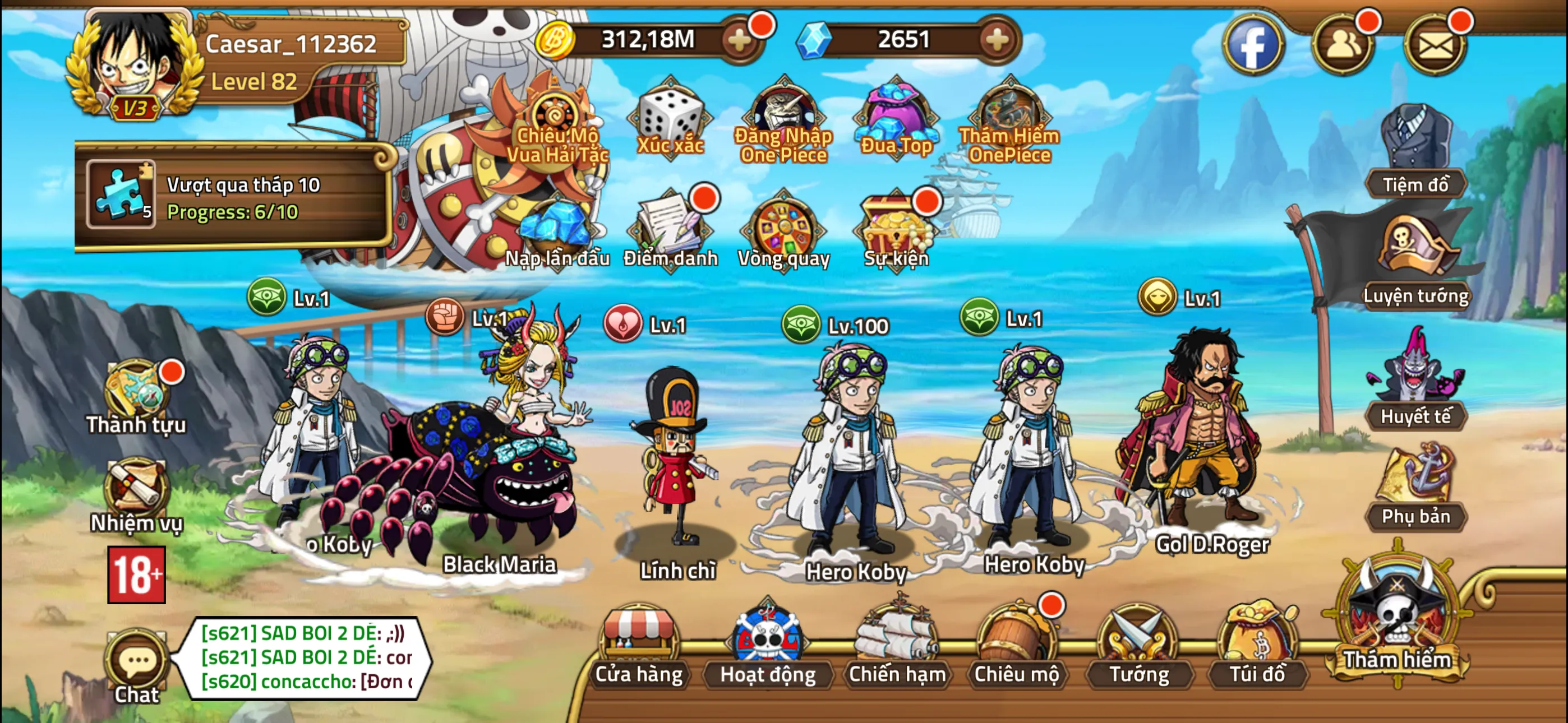Open the Vòng quay spin wheel
1568x723 pixels.
(781, 228)
